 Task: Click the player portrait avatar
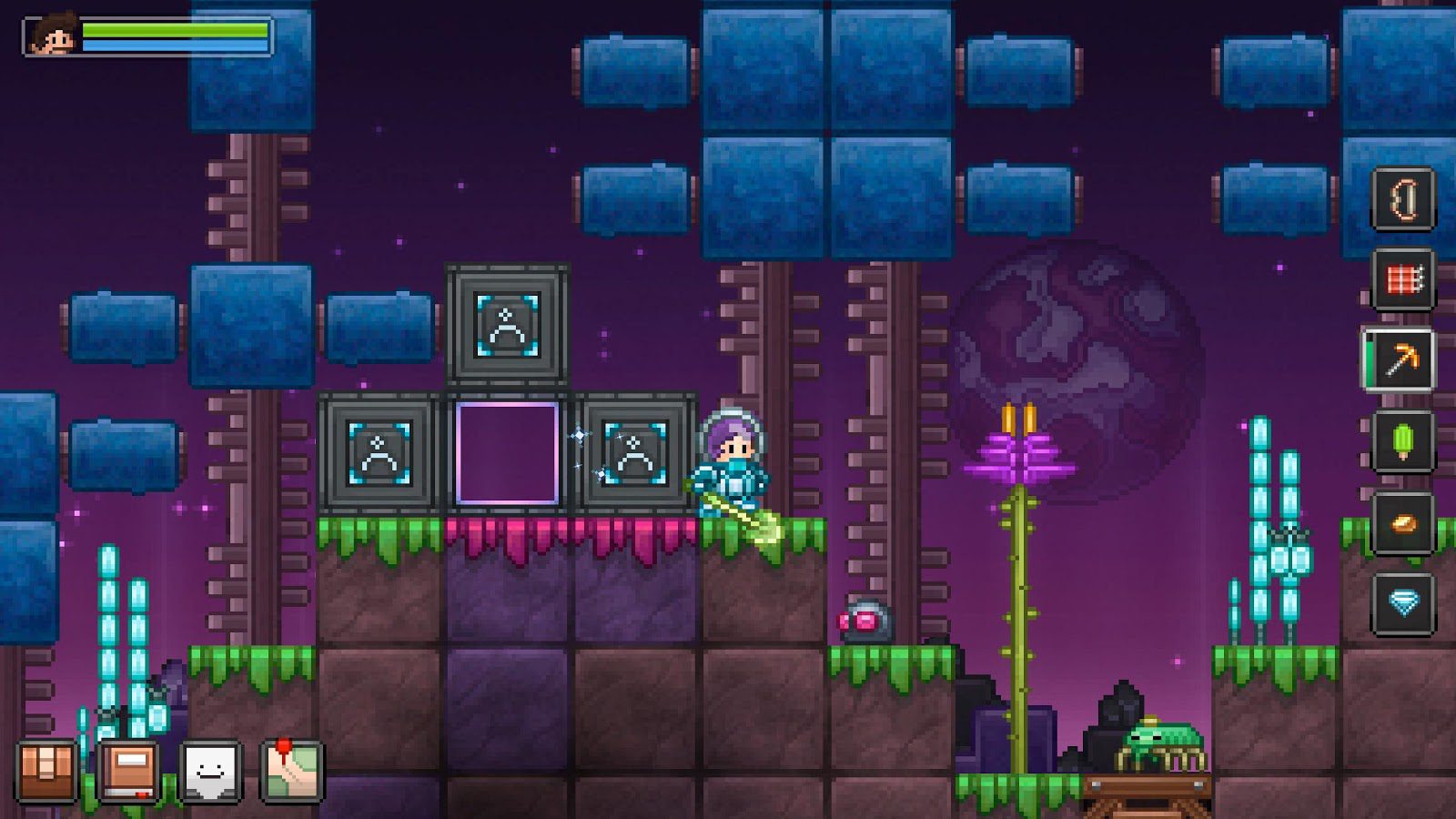tap(52, 36)
